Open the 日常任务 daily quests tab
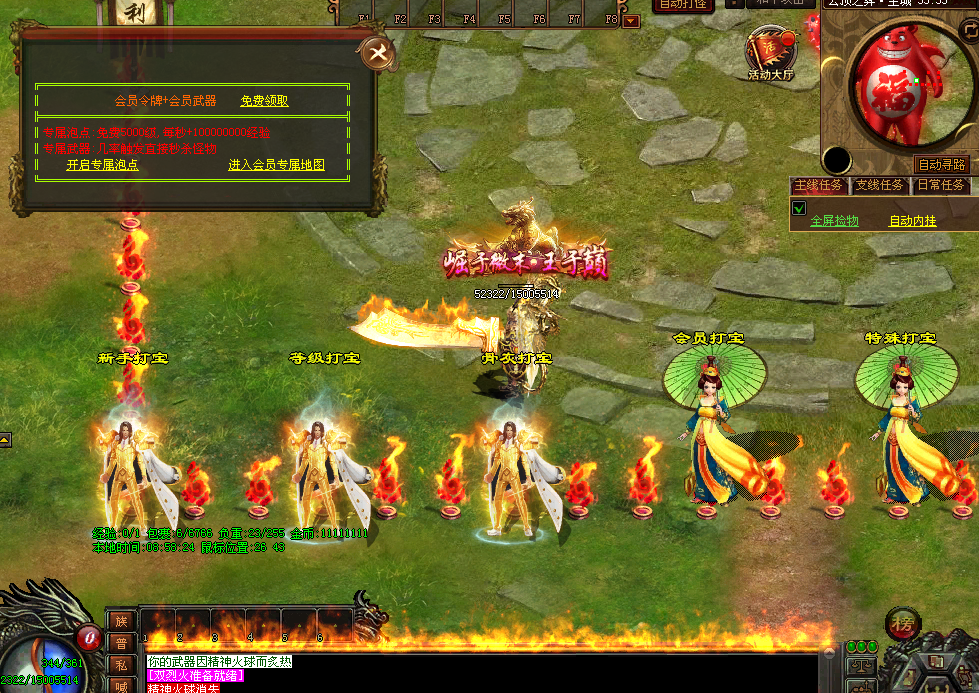This screenshot has height=693, width=979. point(940,185)
